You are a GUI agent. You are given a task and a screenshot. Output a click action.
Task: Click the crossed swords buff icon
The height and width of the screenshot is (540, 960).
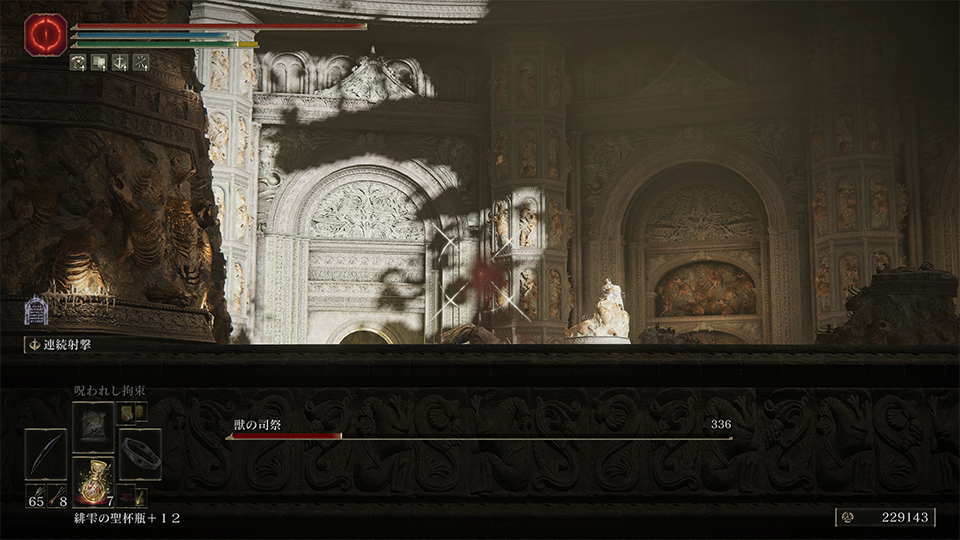140,62
